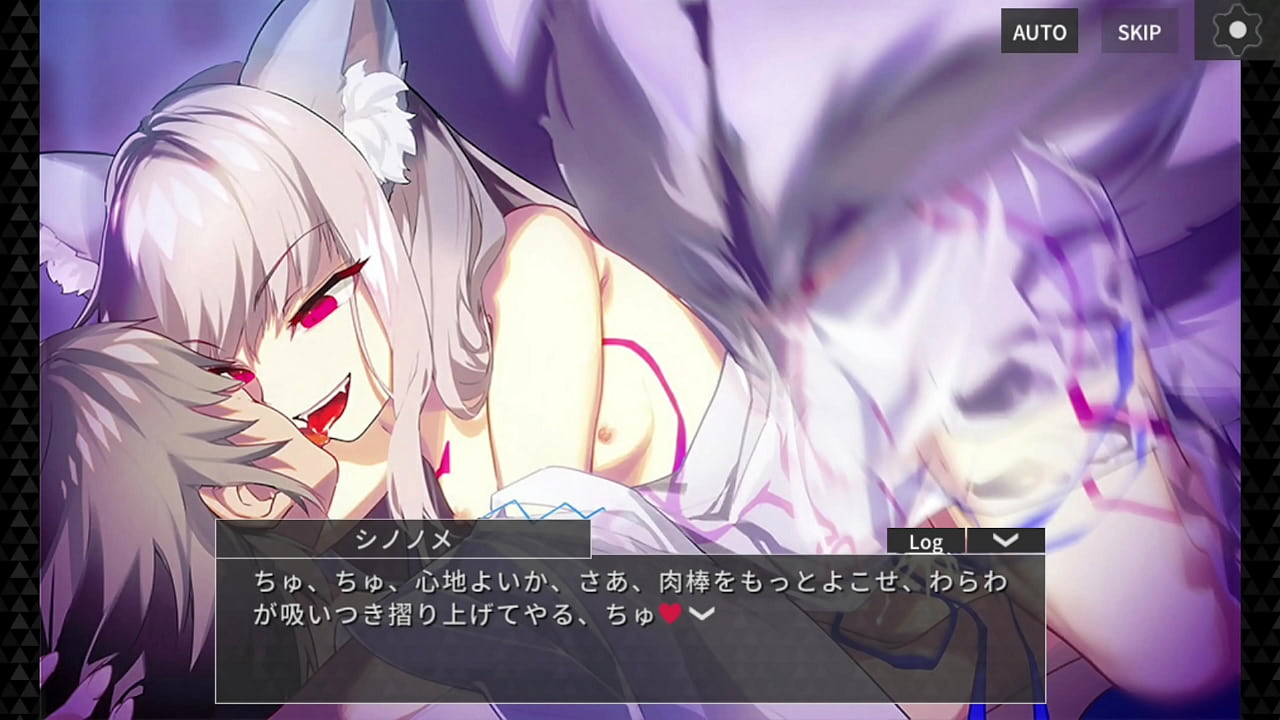Image resolution: width=1280 pixels, height=720 pixels.
Task: Toggle auto-advance off by clicking AUTO again
Action: 1039,32
